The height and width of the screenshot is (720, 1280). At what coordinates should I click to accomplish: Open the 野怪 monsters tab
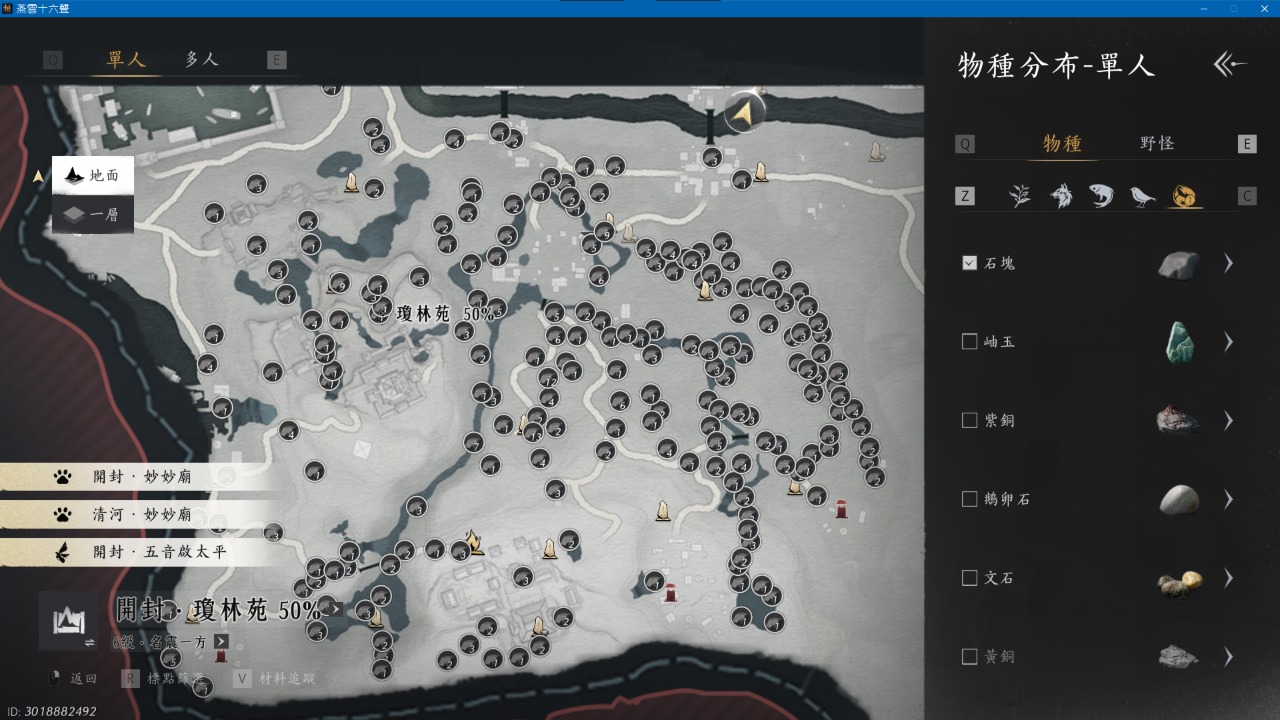click(1157, 143)
